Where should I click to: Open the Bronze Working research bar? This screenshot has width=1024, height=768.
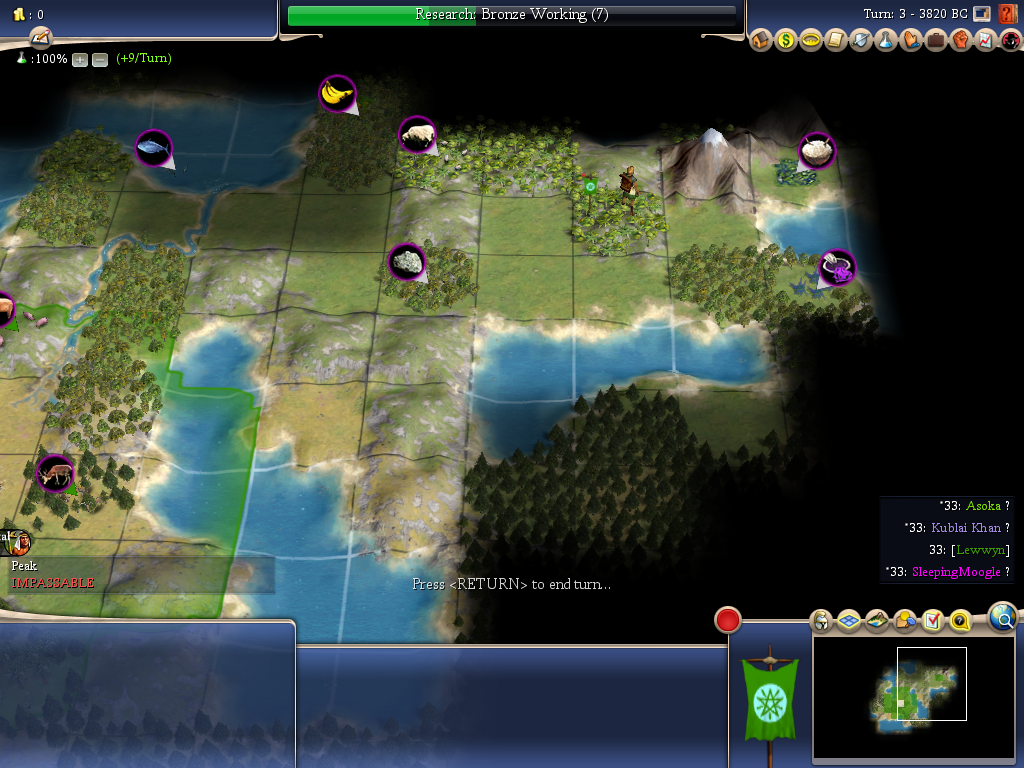tap(511, 15)
